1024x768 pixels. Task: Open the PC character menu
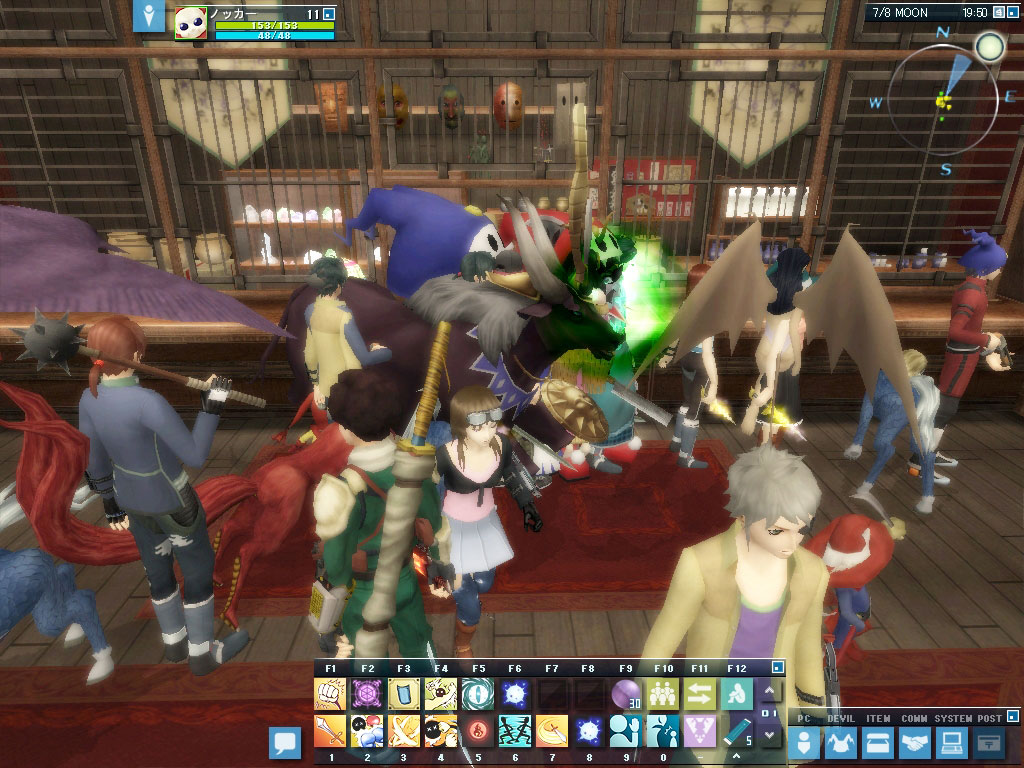(804, 743)
